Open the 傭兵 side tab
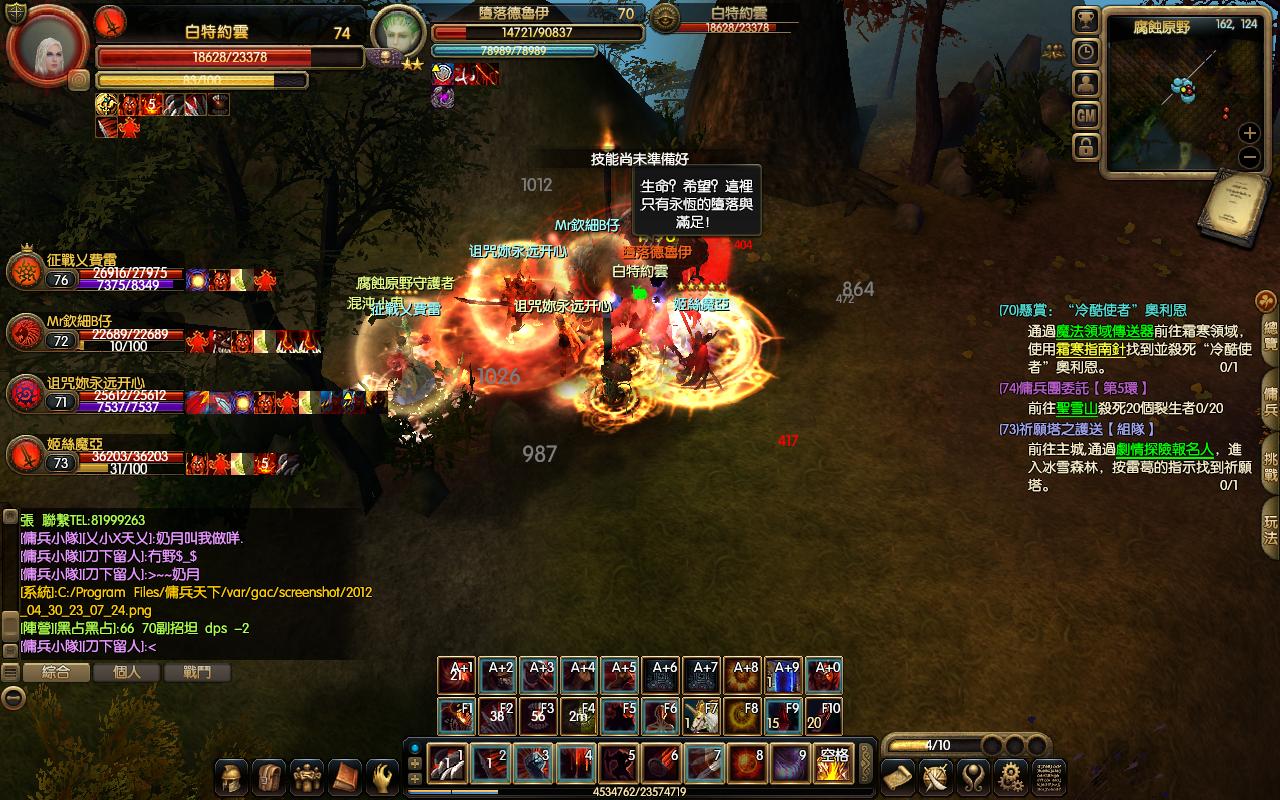The height and width of the screenshot is (800, 1280). tap(1270, 394)
